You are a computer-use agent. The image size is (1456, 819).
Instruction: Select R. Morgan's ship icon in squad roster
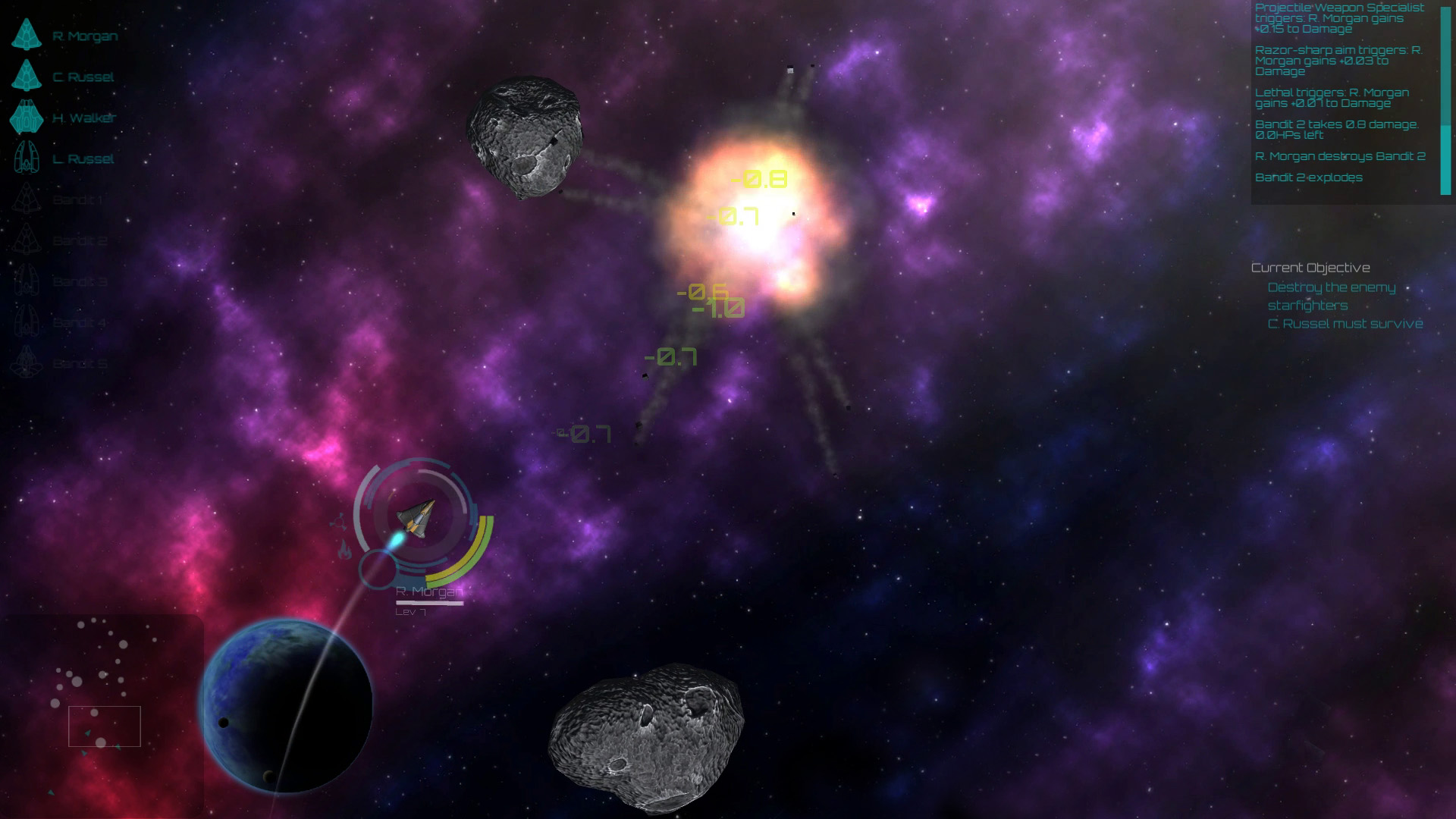[x=28, y=34]
